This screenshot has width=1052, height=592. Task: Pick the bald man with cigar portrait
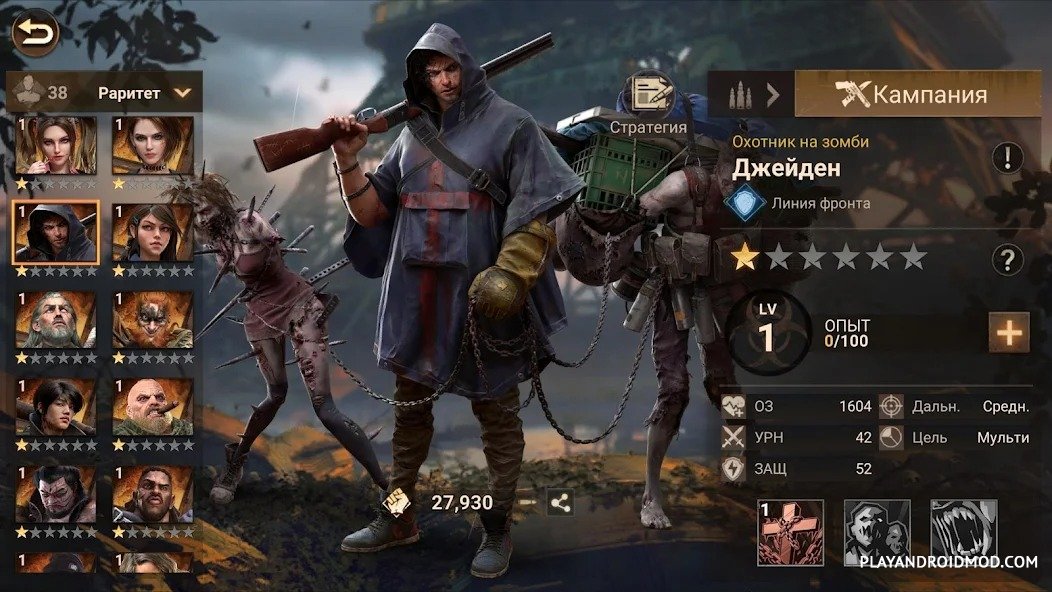coord(152,406)
